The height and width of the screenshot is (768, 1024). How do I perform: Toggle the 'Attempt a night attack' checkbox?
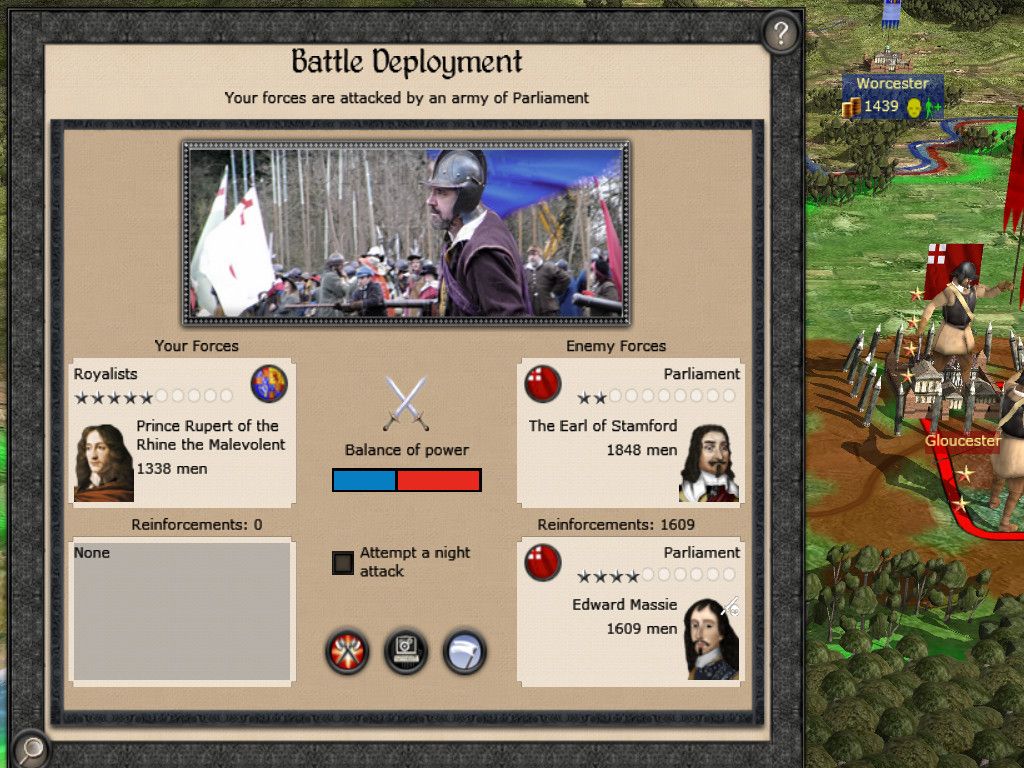343,562
